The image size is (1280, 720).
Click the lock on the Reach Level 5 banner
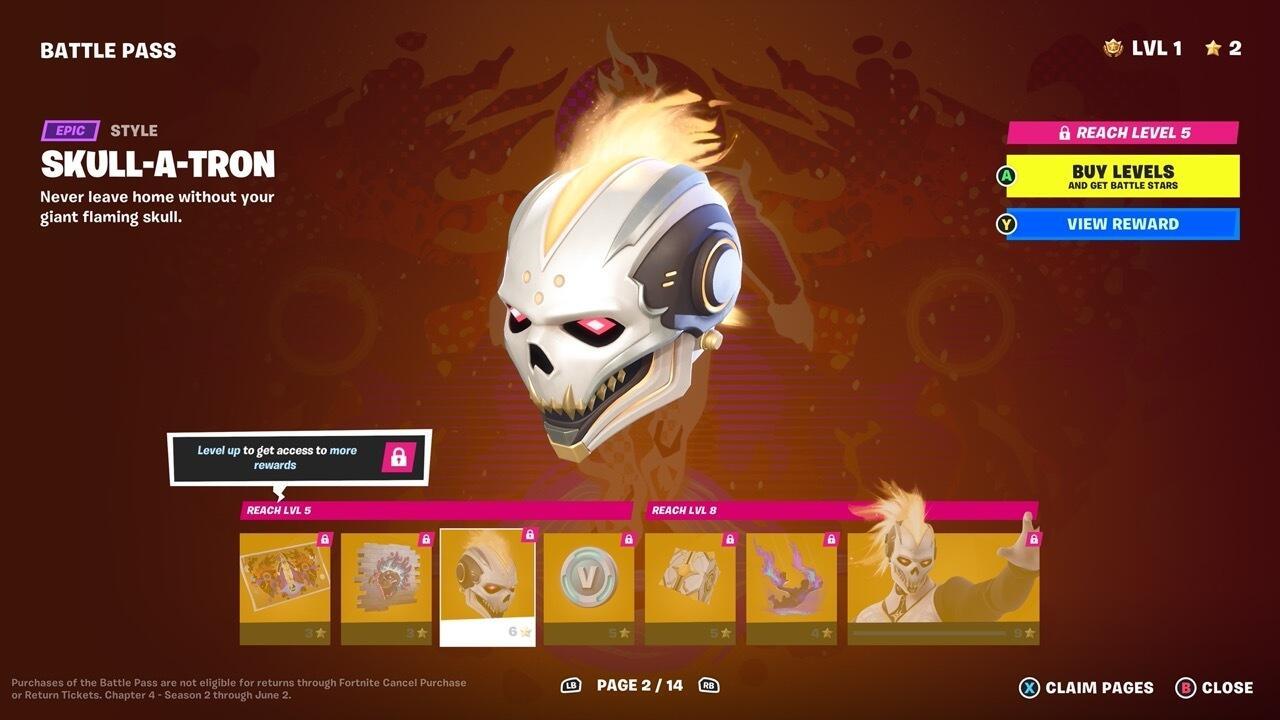[x=1063, y=131]
